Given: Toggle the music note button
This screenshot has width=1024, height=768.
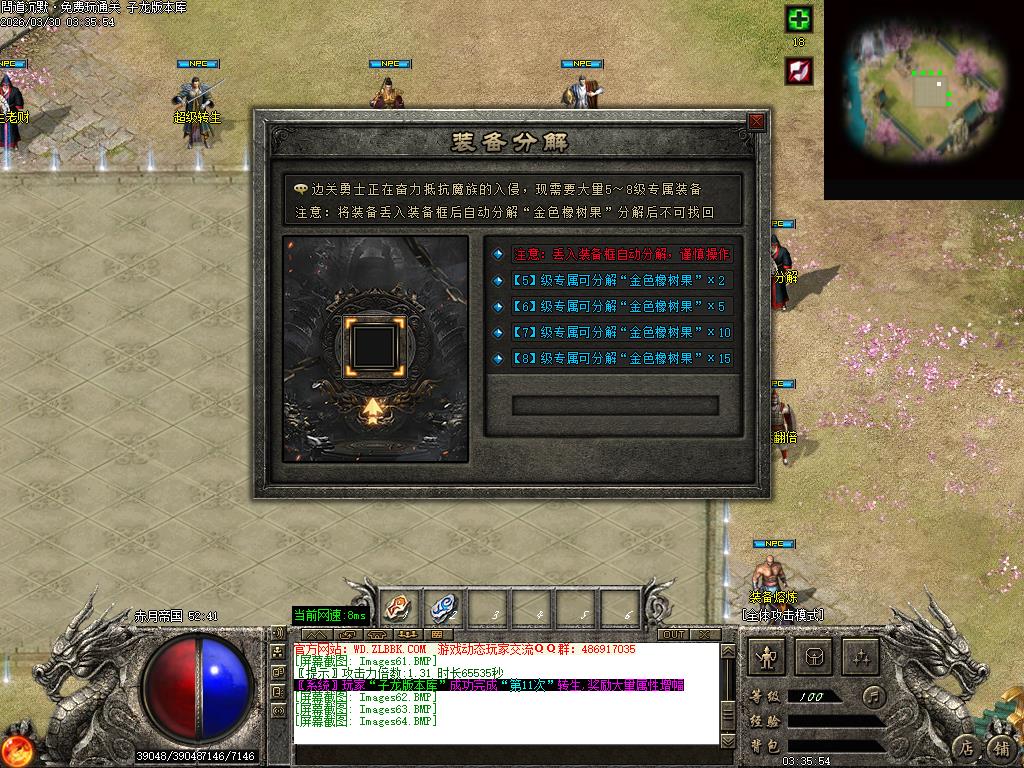Looking at the screenshot, I should pos(874,695).
